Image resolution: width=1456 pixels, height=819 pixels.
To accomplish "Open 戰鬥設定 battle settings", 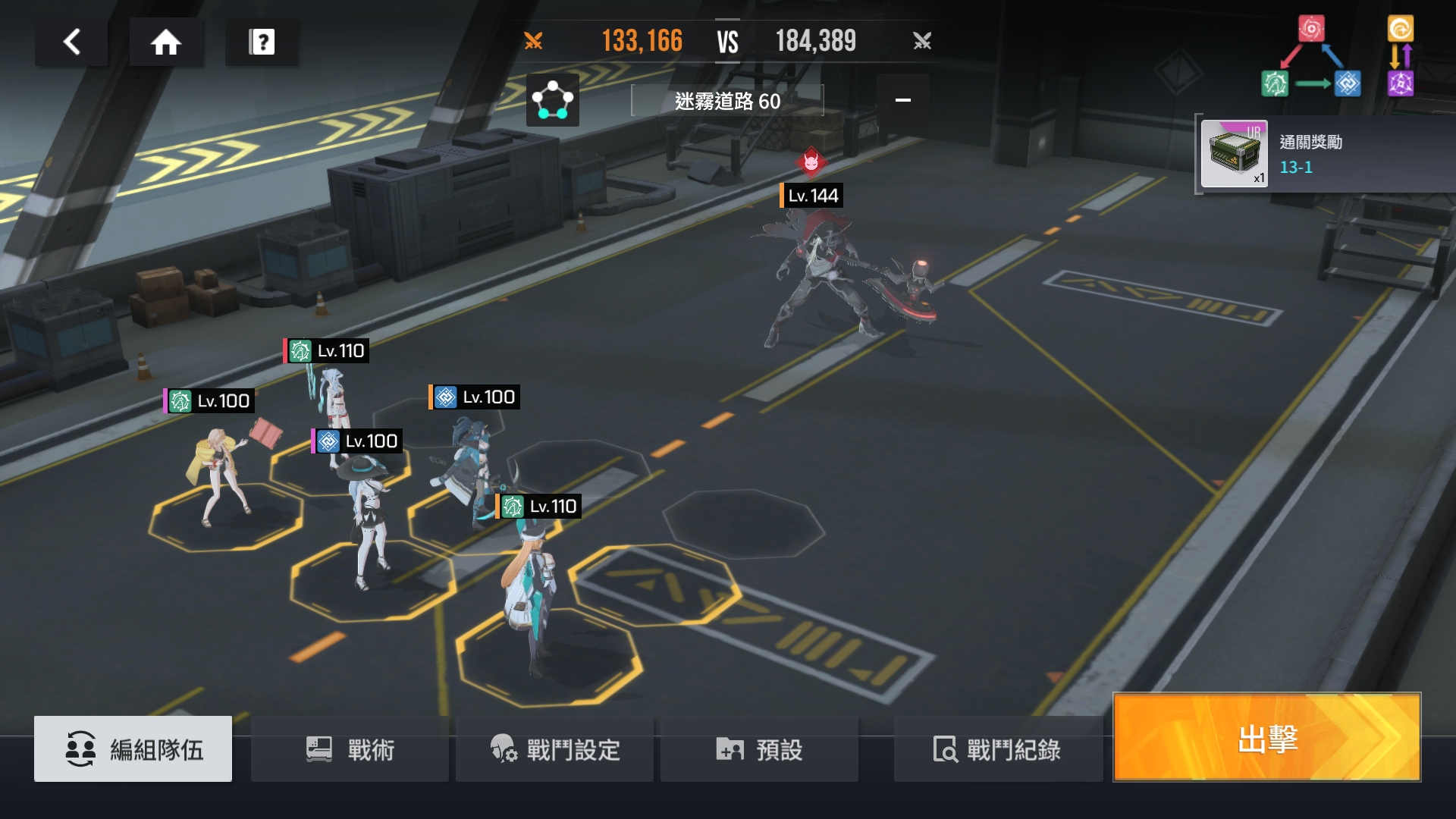I will click(555, 749).
